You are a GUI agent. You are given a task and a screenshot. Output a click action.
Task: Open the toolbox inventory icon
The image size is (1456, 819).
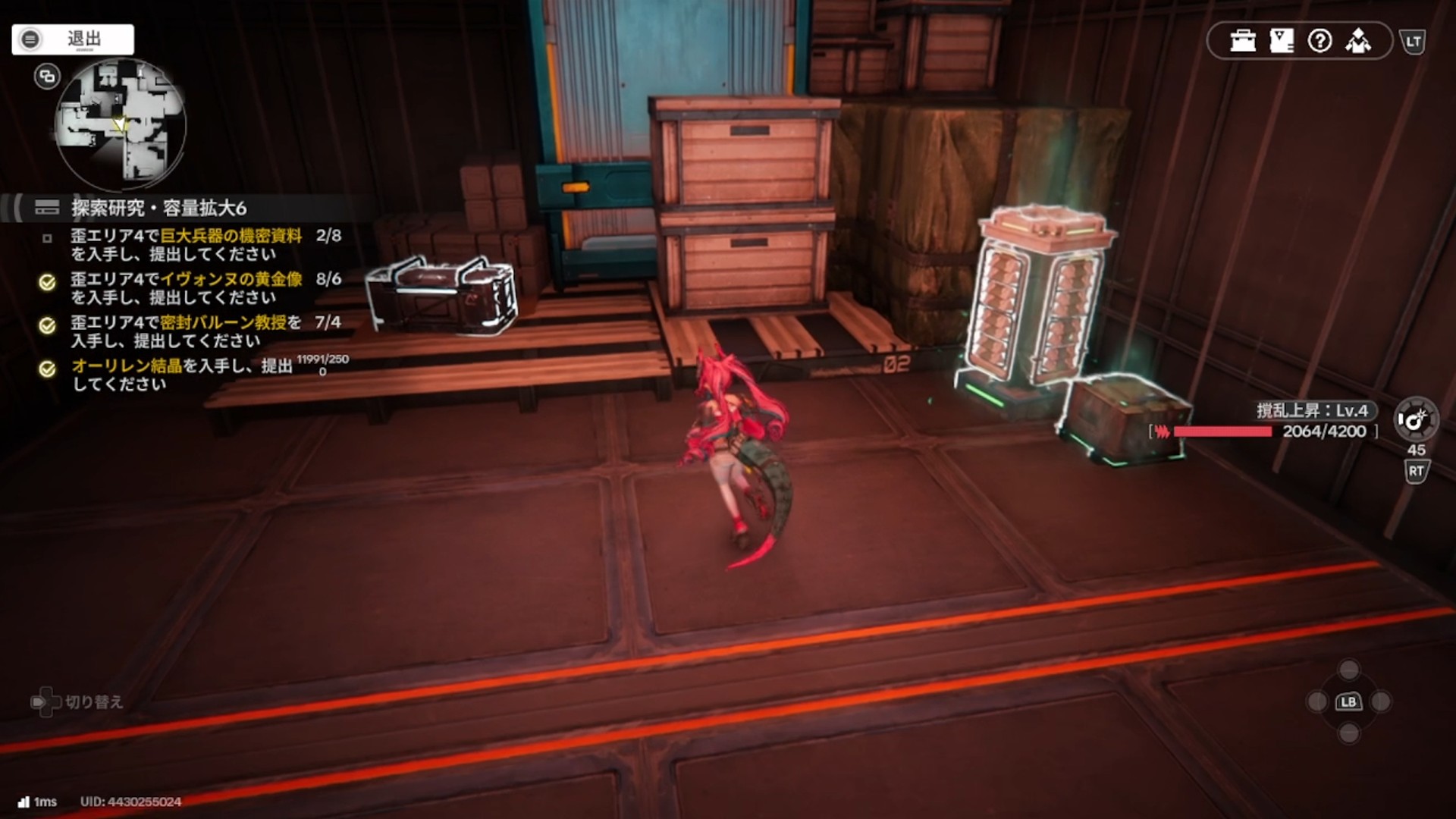[1243, 41]
